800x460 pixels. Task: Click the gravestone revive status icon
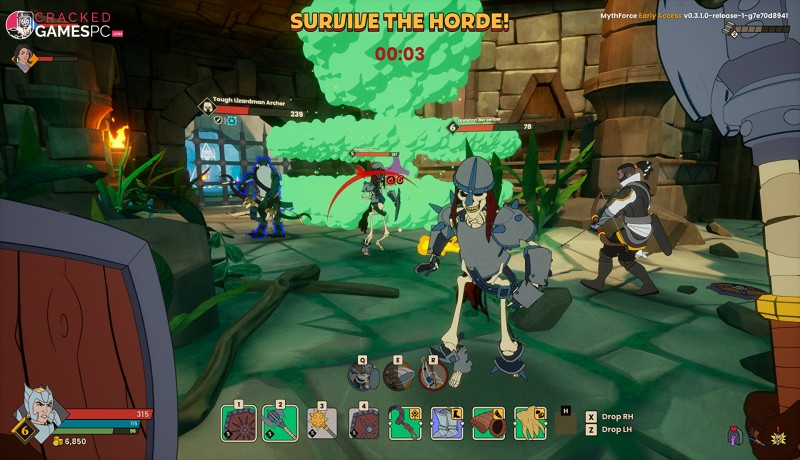coord(735,436)
